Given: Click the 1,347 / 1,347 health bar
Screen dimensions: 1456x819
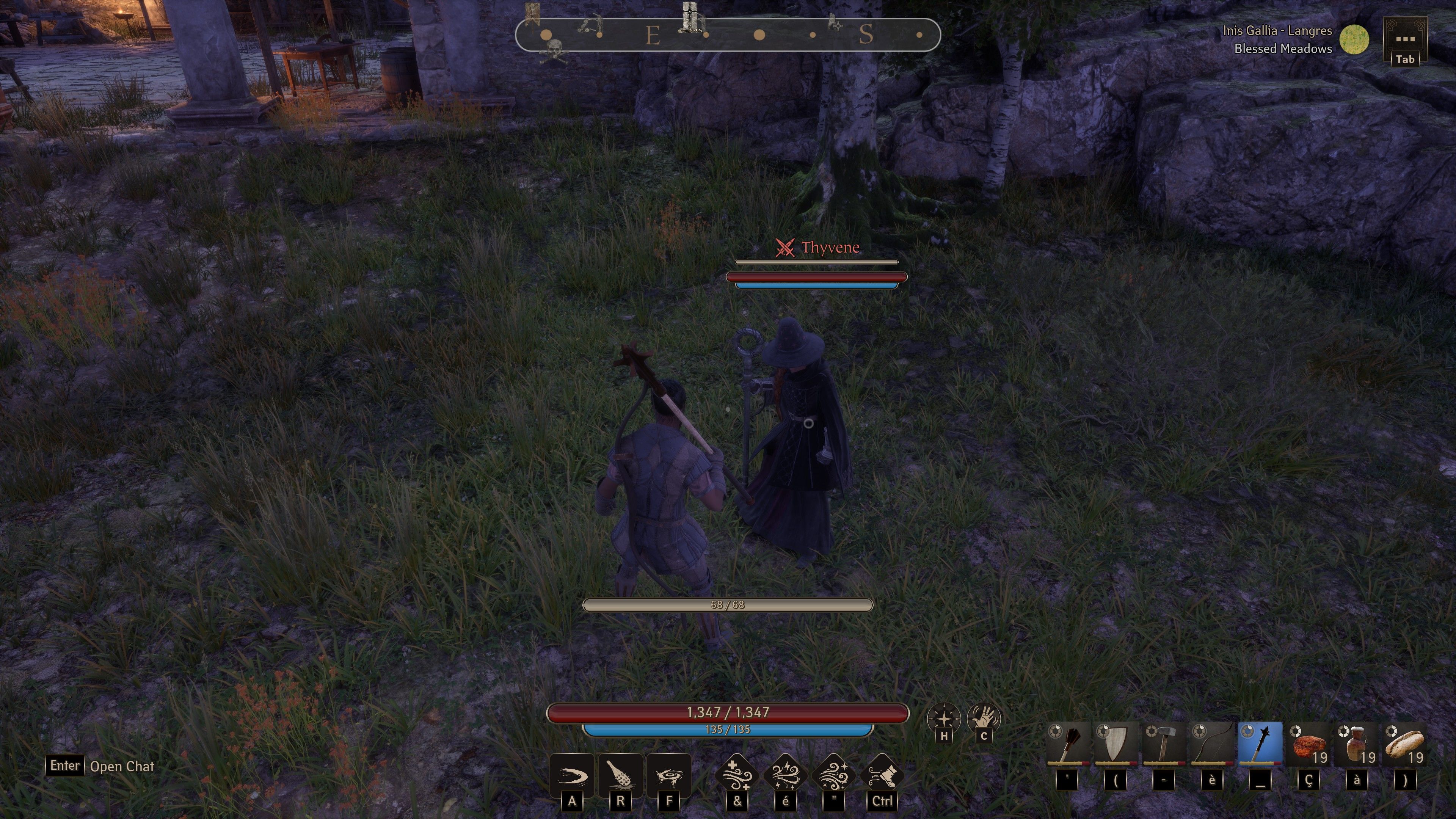Looking at the screenshot, I should 728,713.
